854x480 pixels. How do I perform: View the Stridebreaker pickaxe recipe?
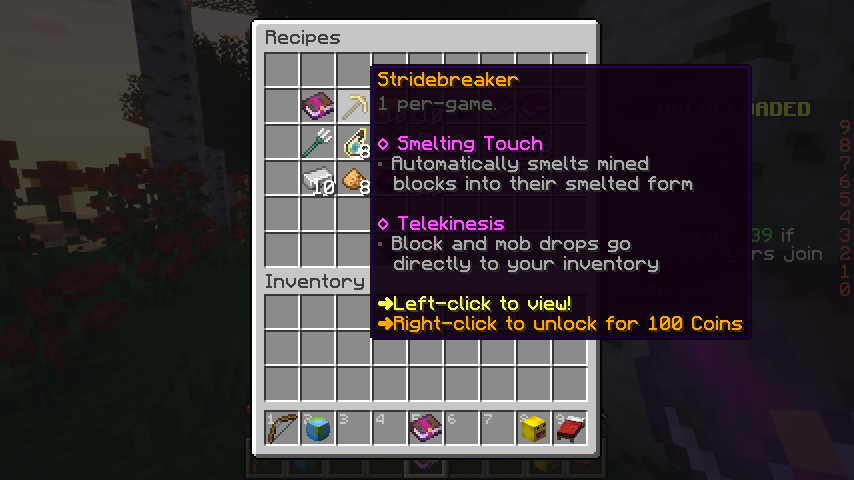pyautogui.click(x=354, y=106)
